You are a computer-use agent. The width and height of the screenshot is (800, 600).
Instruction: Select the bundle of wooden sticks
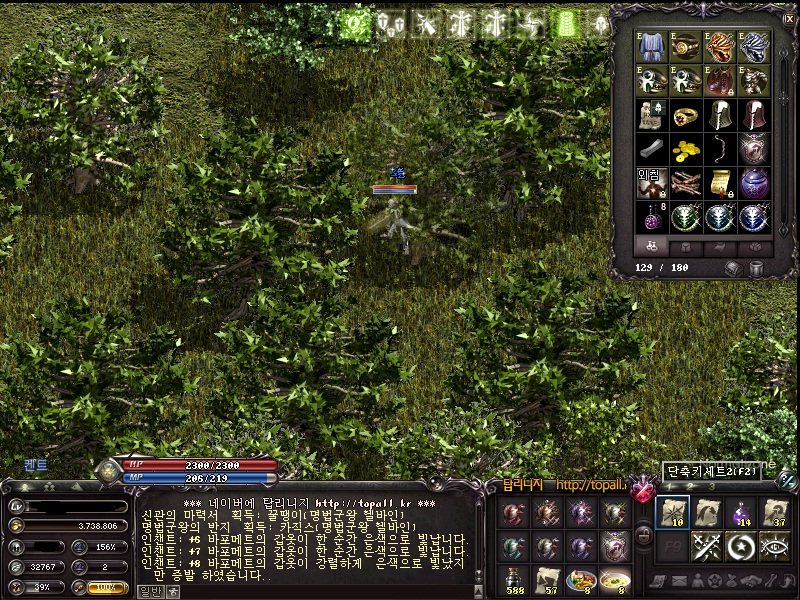coord(685,183)
